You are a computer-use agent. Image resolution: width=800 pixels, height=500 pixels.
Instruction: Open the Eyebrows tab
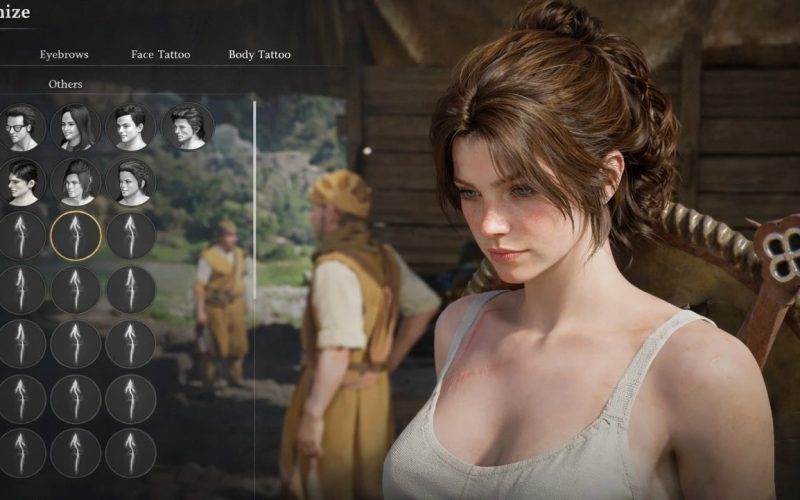click(64, 54)
